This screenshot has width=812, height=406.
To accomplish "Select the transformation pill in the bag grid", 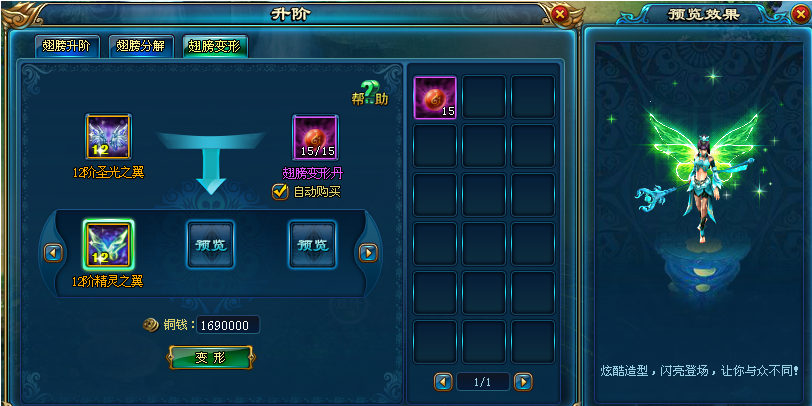I will (x=435, y=97).
